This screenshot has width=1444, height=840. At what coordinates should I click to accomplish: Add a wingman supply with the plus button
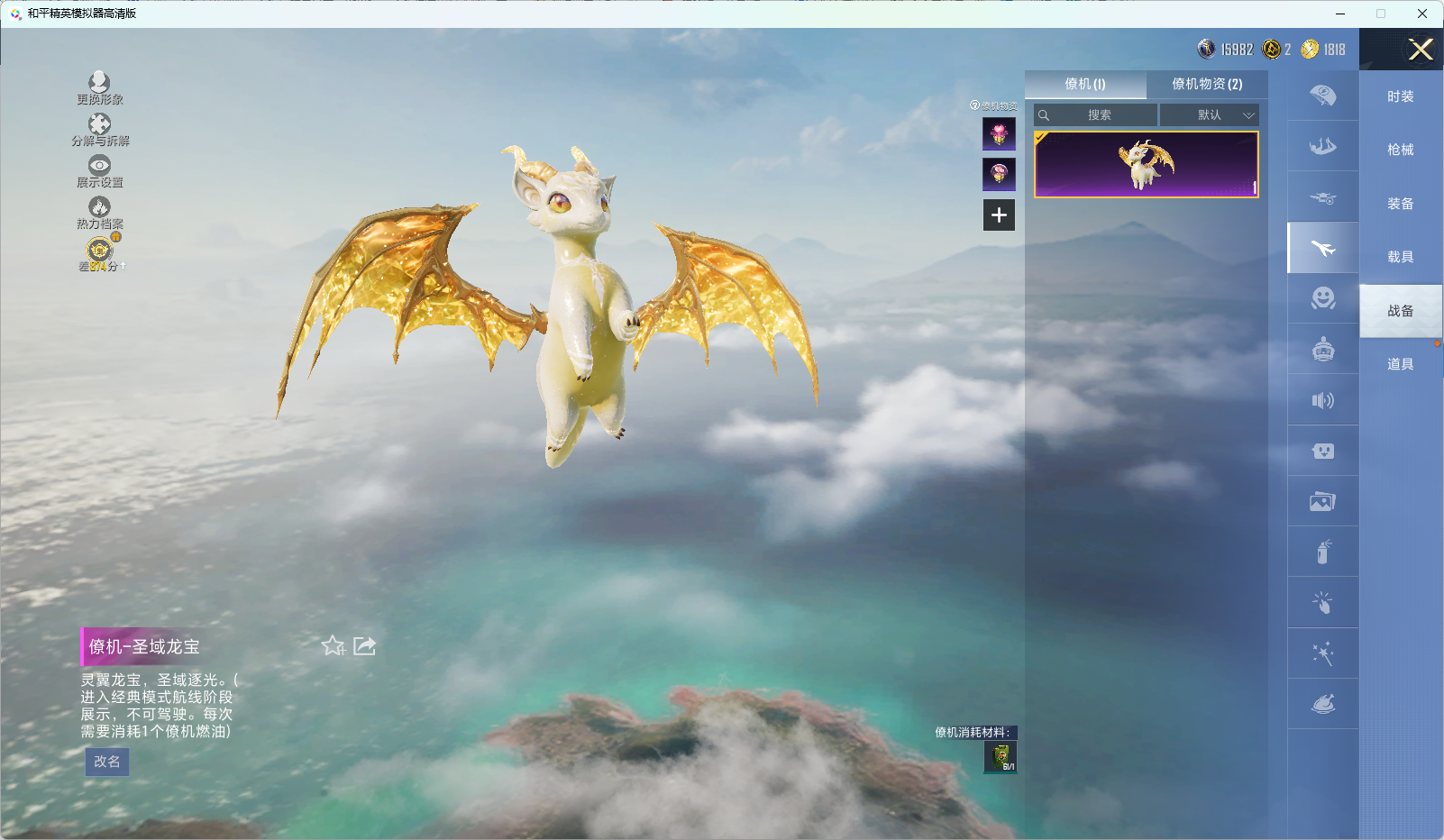pos(999,215)
